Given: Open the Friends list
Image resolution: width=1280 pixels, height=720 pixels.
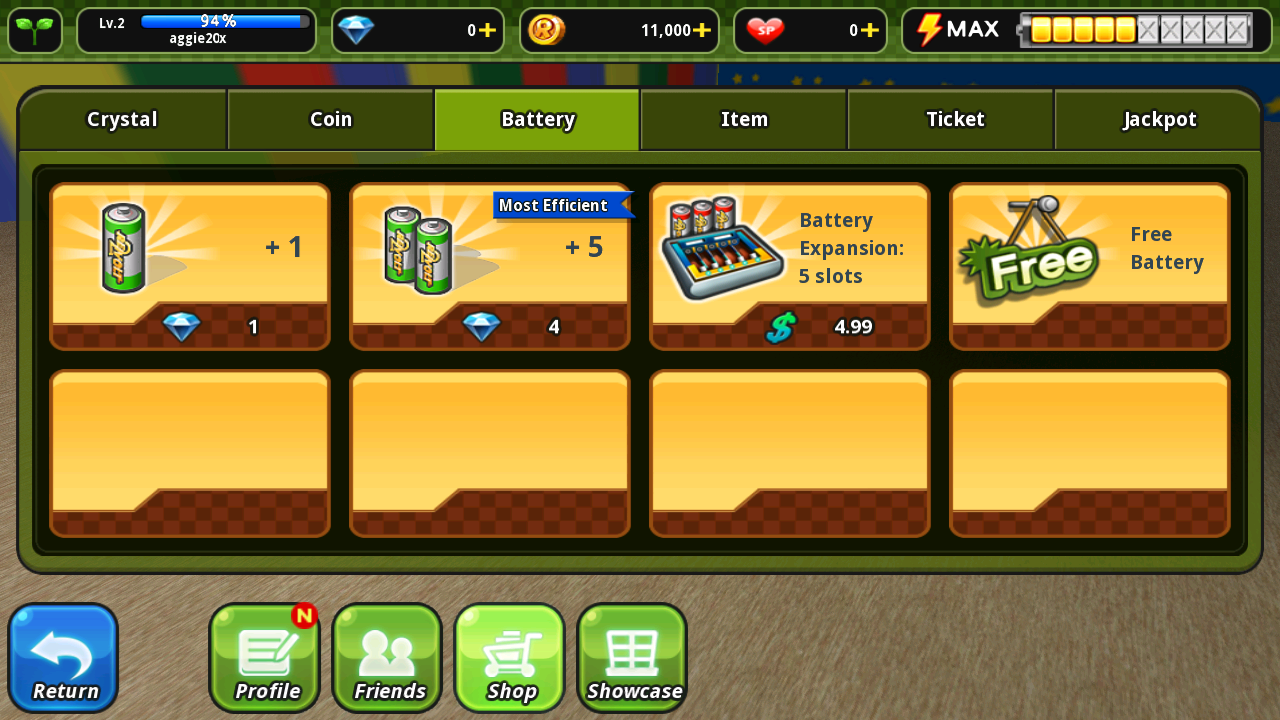Looking at the screenshot, I should 387,658.
